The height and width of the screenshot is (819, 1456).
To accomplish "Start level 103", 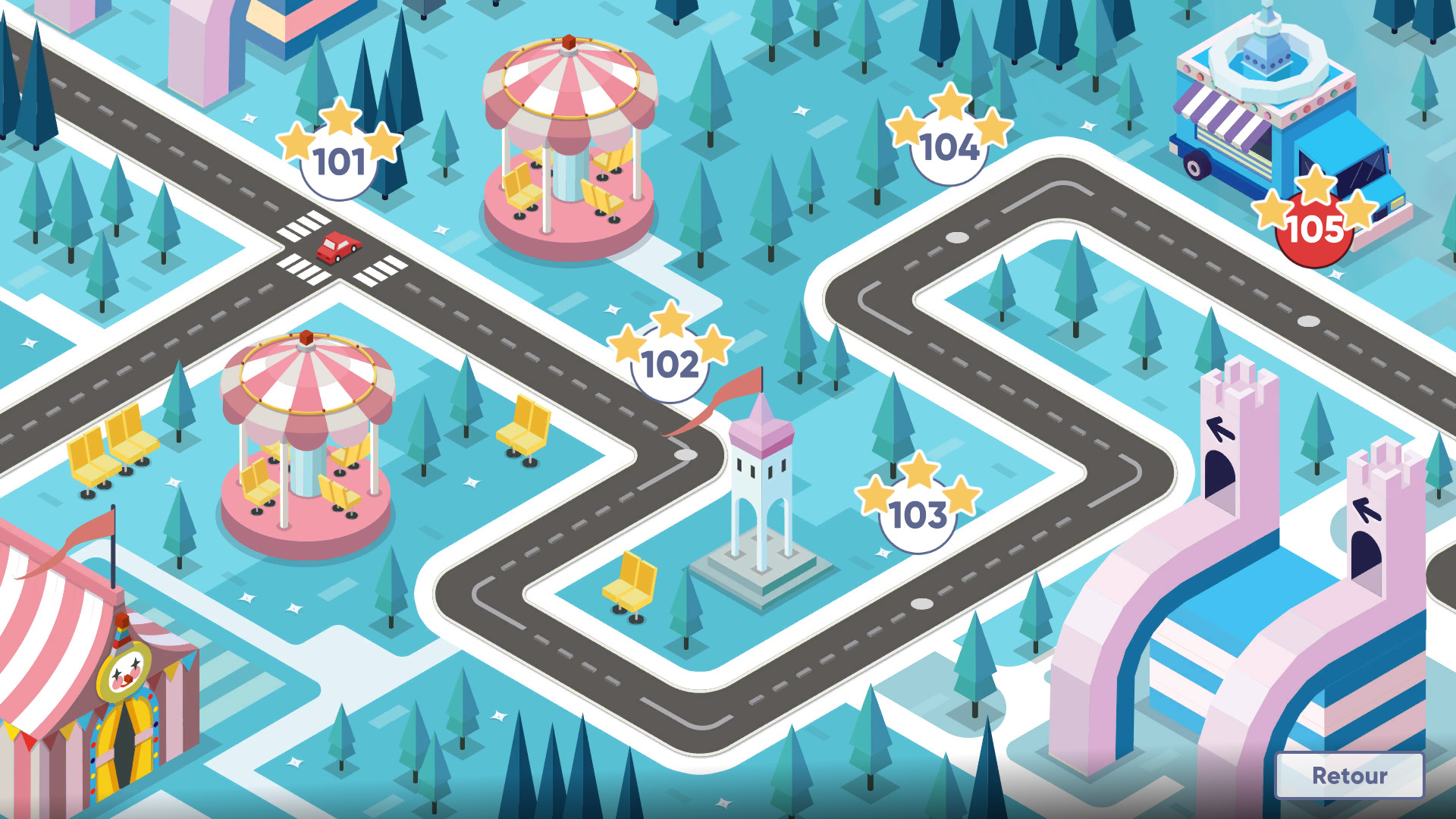I will pos(918,516).
